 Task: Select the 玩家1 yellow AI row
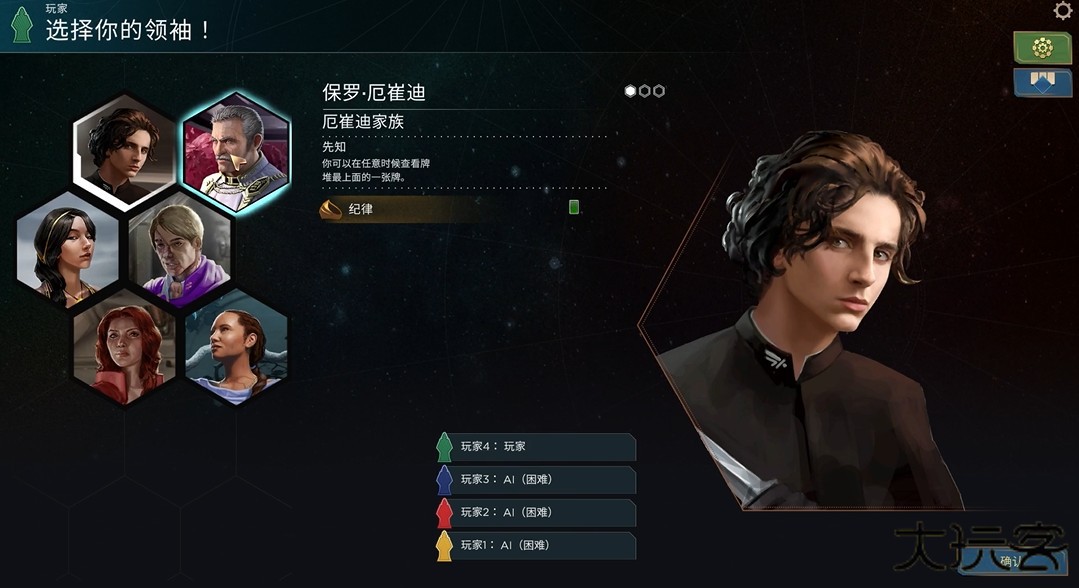pyautogui.click(x=537, y=545)
